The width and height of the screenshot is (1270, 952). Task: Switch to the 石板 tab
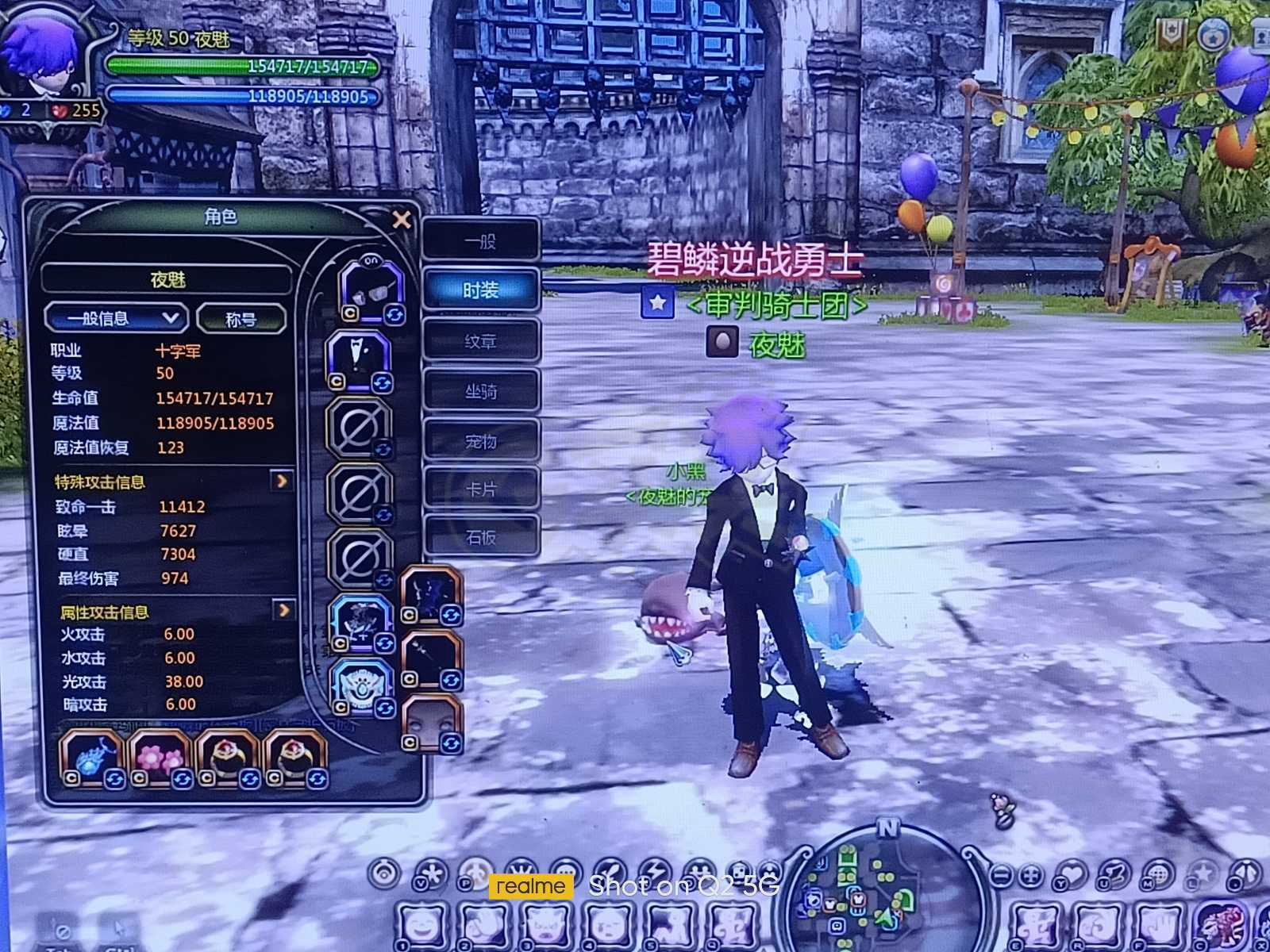click(x=481, y=538)
